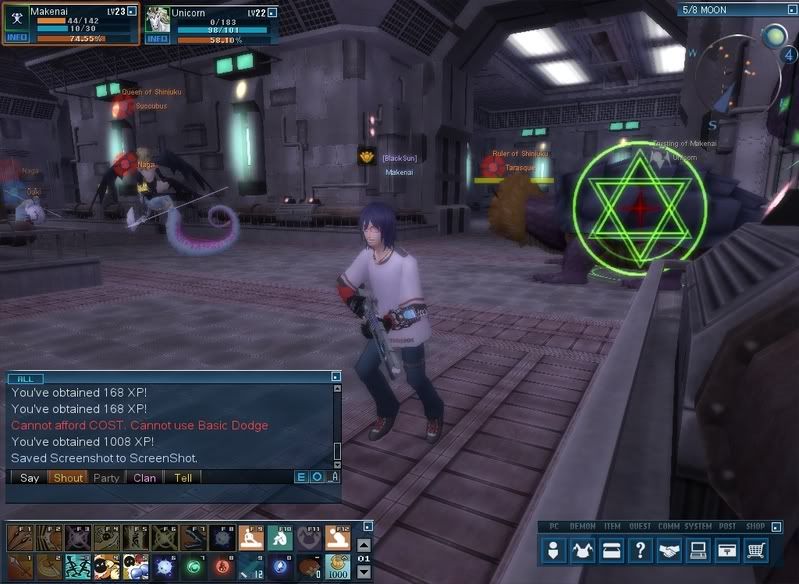Choose the Tell chat tab
This screenshot has width=799, height=584.
(183, 478)
